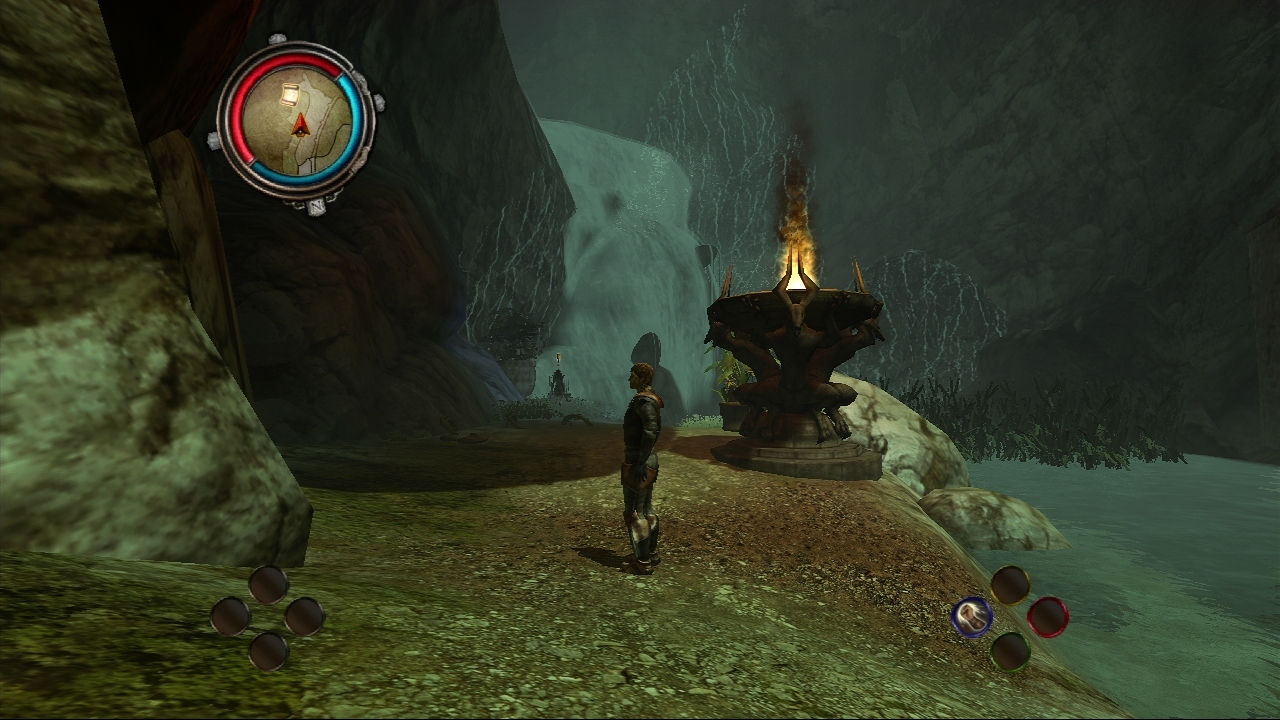The height and width of the screenshot is (720, 1280).
Task: Activate the glowing fist ability slot
Action: click(972, 617)
